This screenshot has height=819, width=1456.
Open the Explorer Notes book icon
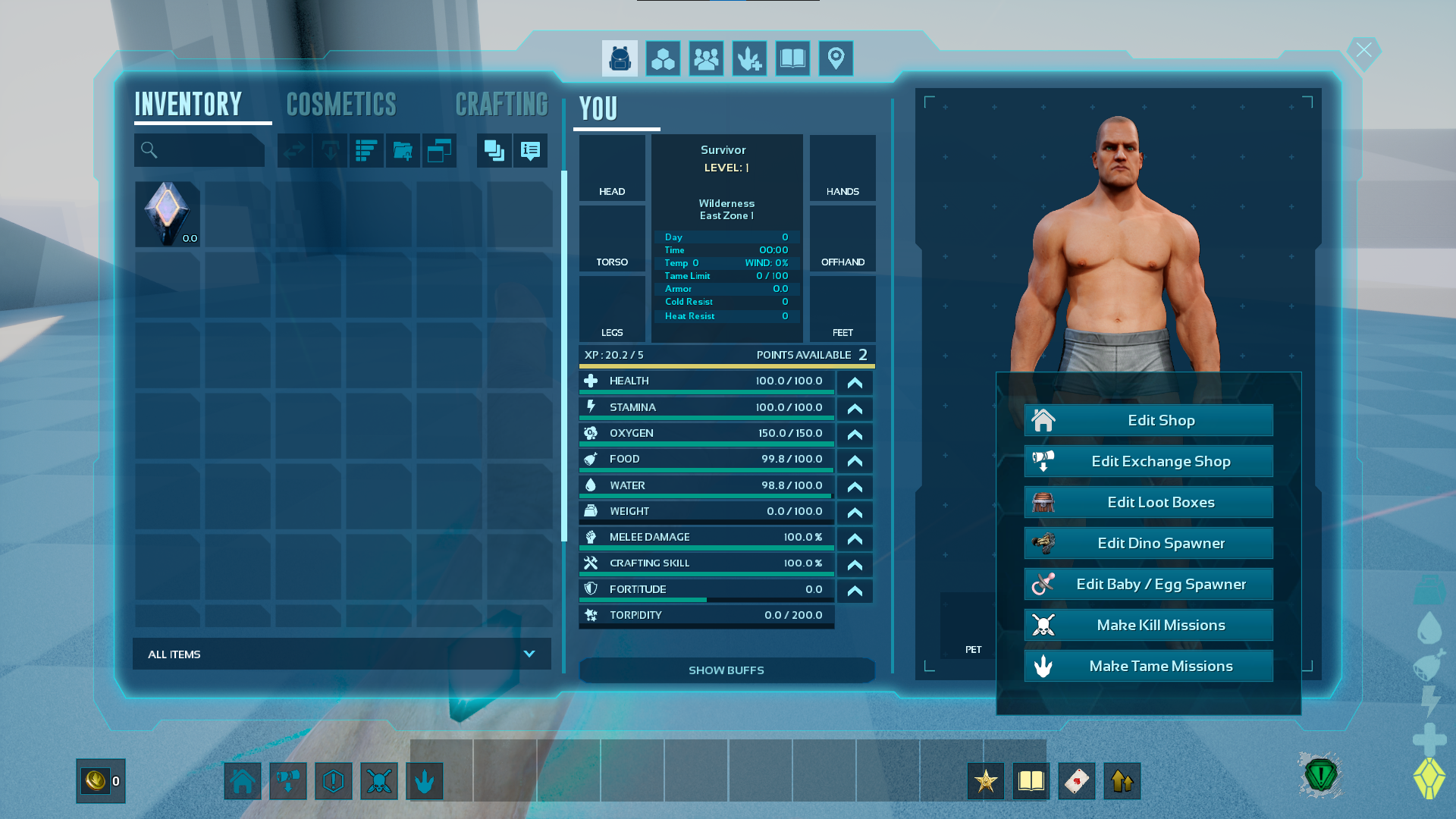(x=792, y=58)
